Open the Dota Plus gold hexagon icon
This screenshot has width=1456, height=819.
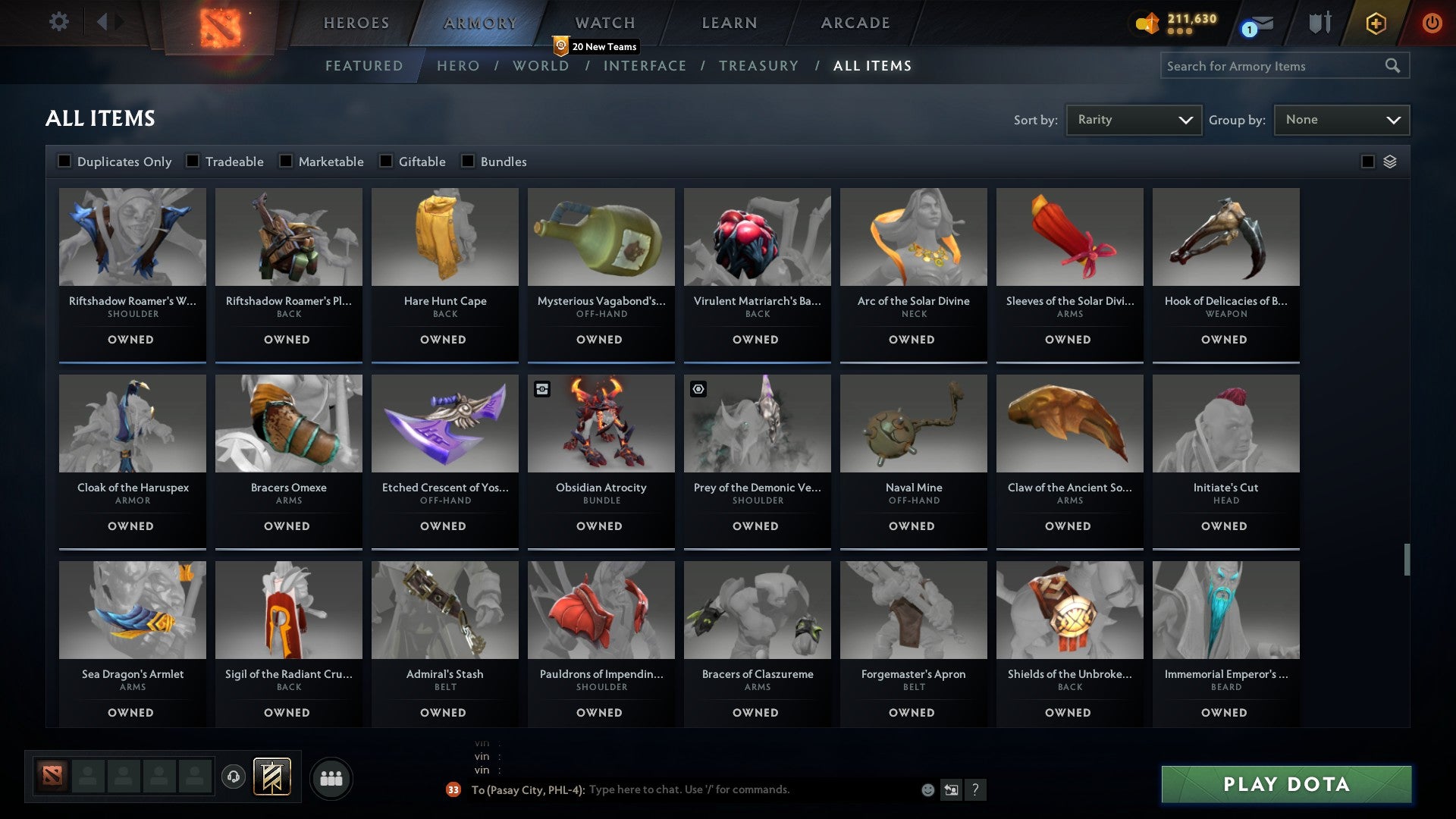[1375, 23]
